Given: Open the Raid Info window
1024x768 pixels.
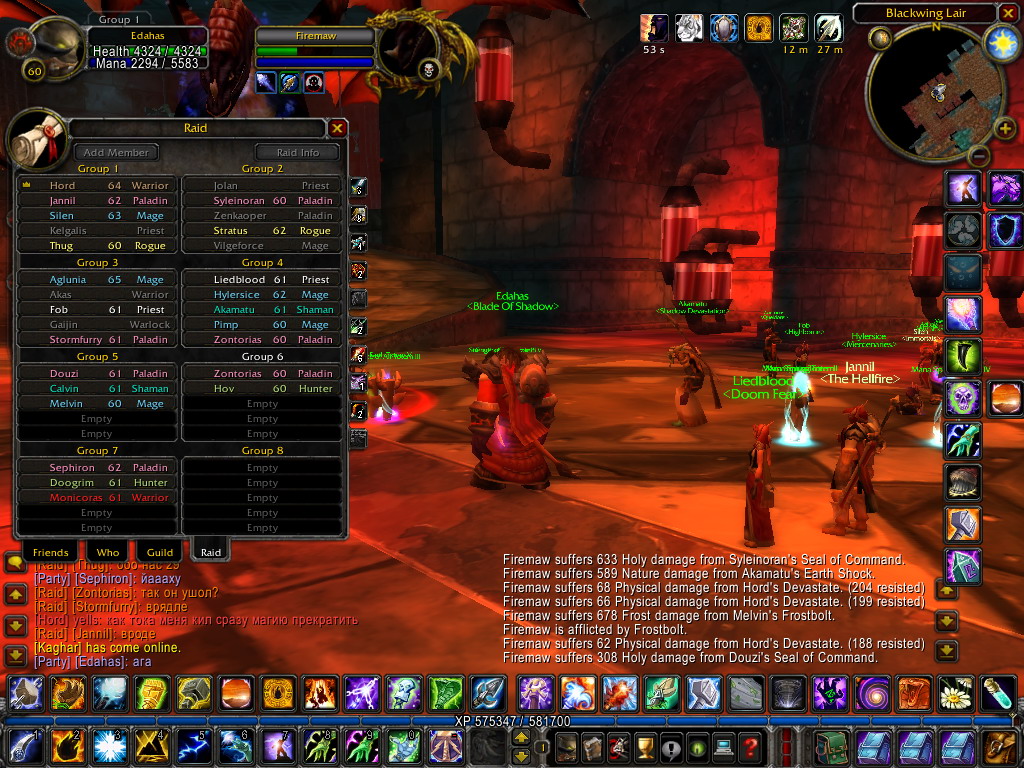Looking at the screenshot, I should pyautogui.click(x=297, y=152).
